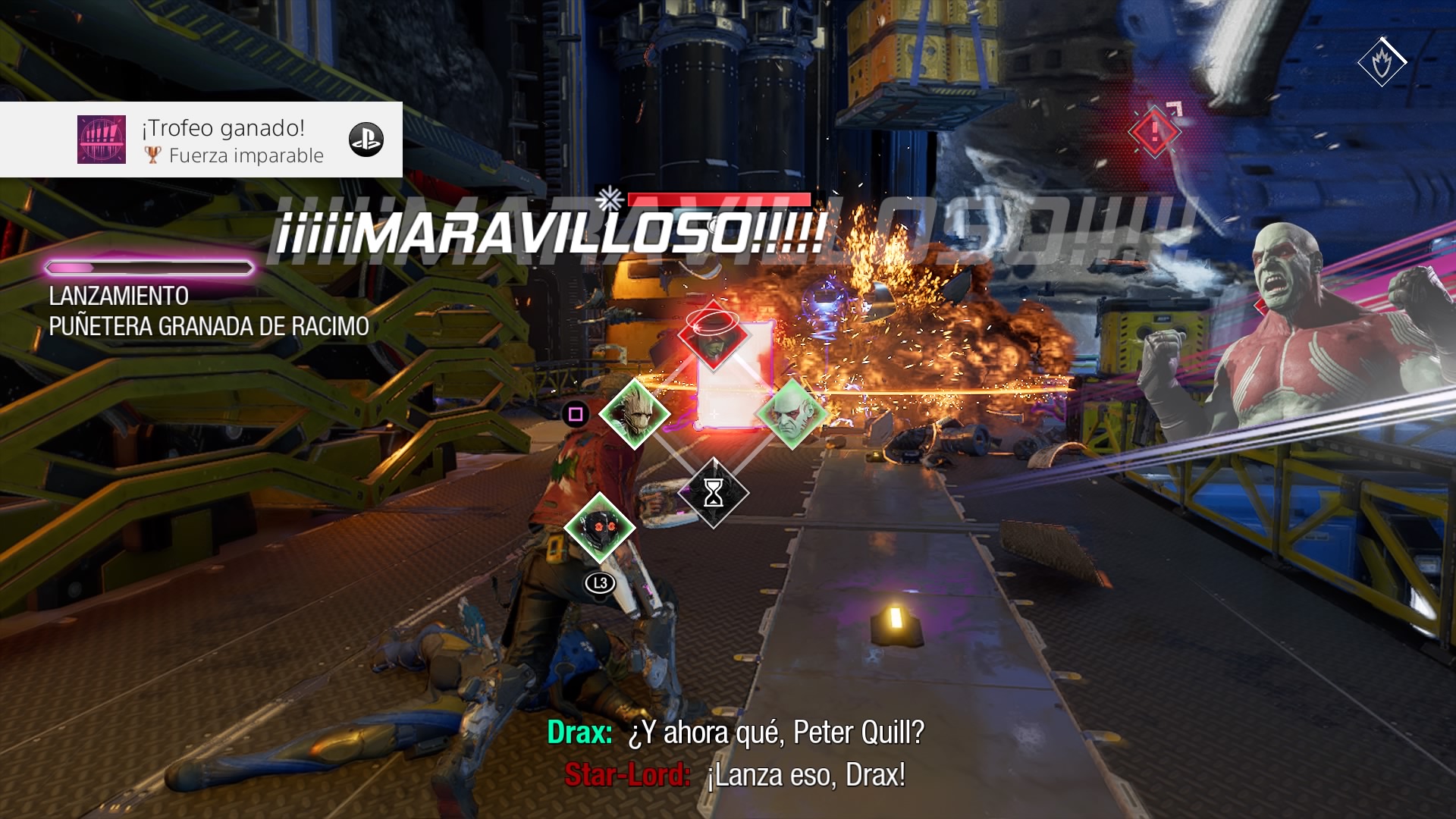
Task: Select Gamora's red diamond at the wheel top
Action: 713,336
